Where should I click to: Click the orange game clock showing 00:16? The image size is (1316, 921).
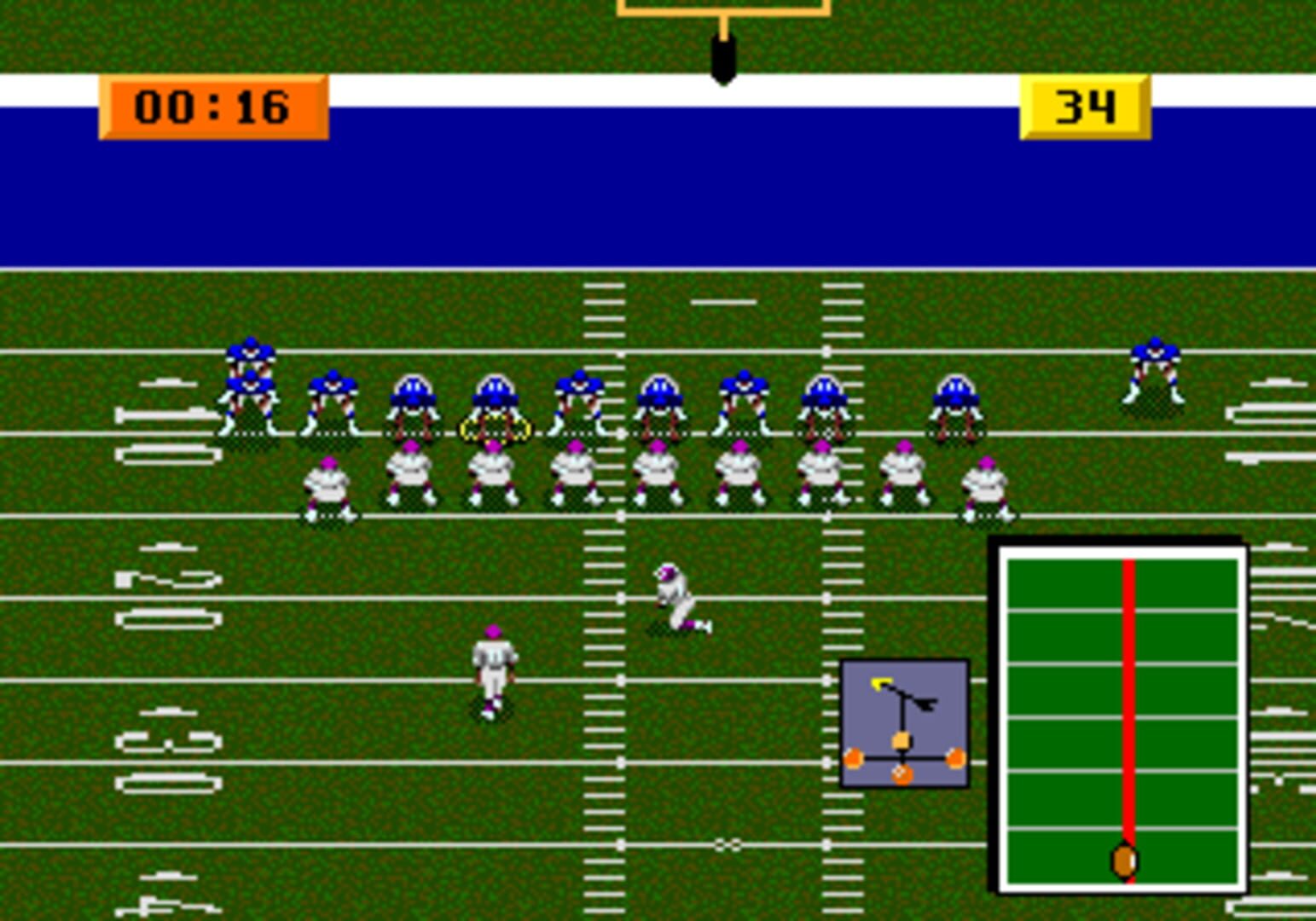213,108
